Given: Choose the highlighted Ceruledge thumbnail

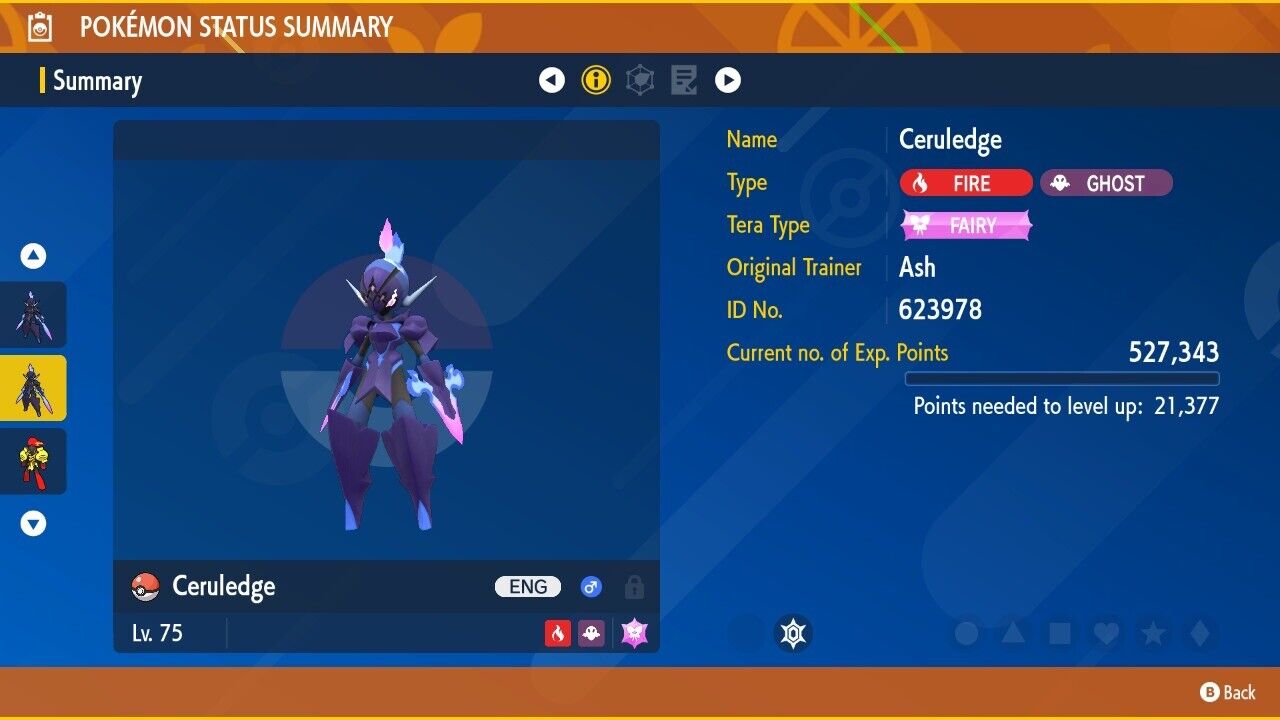Looking at the screenshot, I should coord(34,388).
